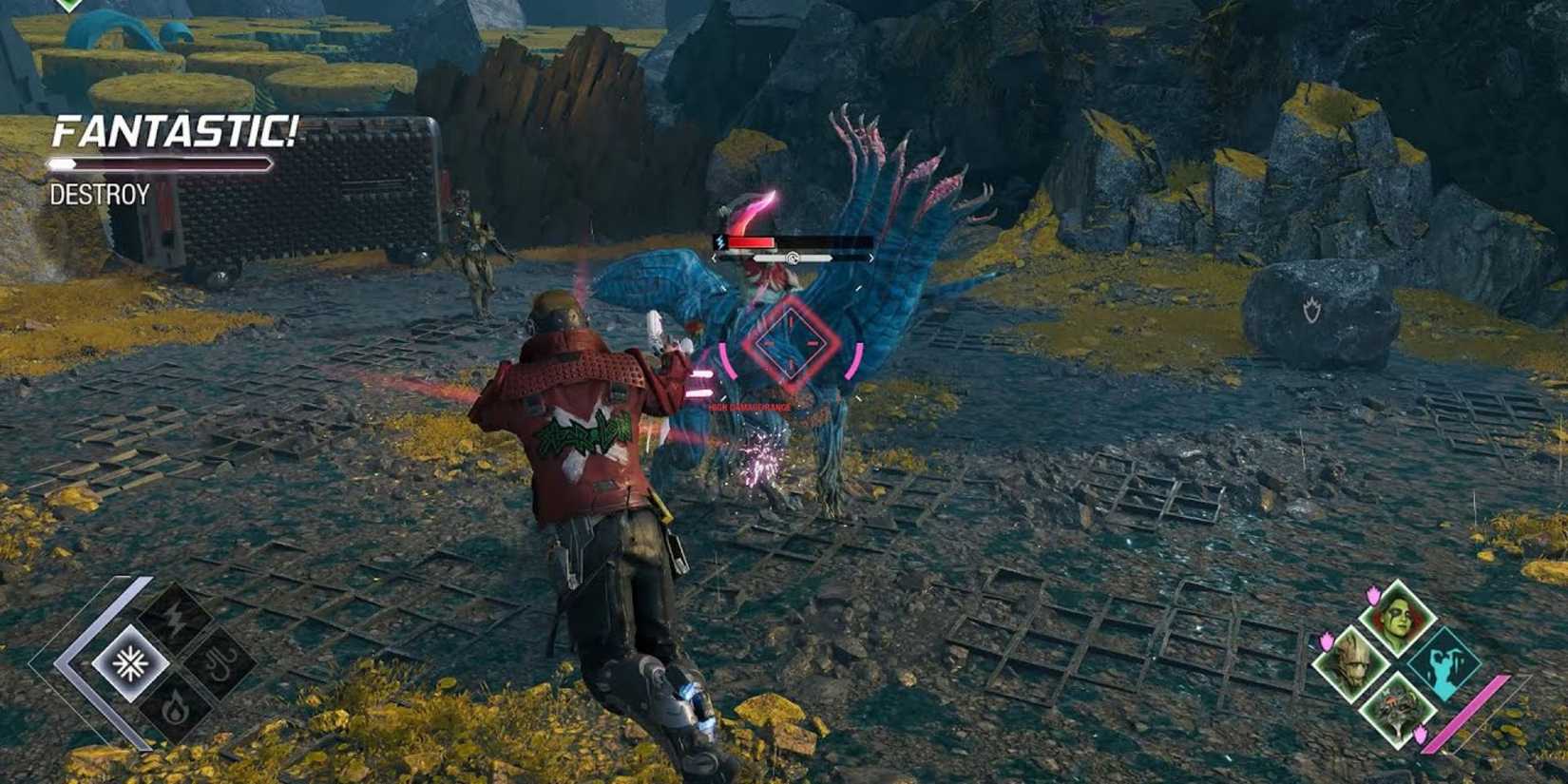1568x784 pixels.
Task: Toggle the pink huddle flower beside Groot's portrait
Action: [x=1327, y=641]
